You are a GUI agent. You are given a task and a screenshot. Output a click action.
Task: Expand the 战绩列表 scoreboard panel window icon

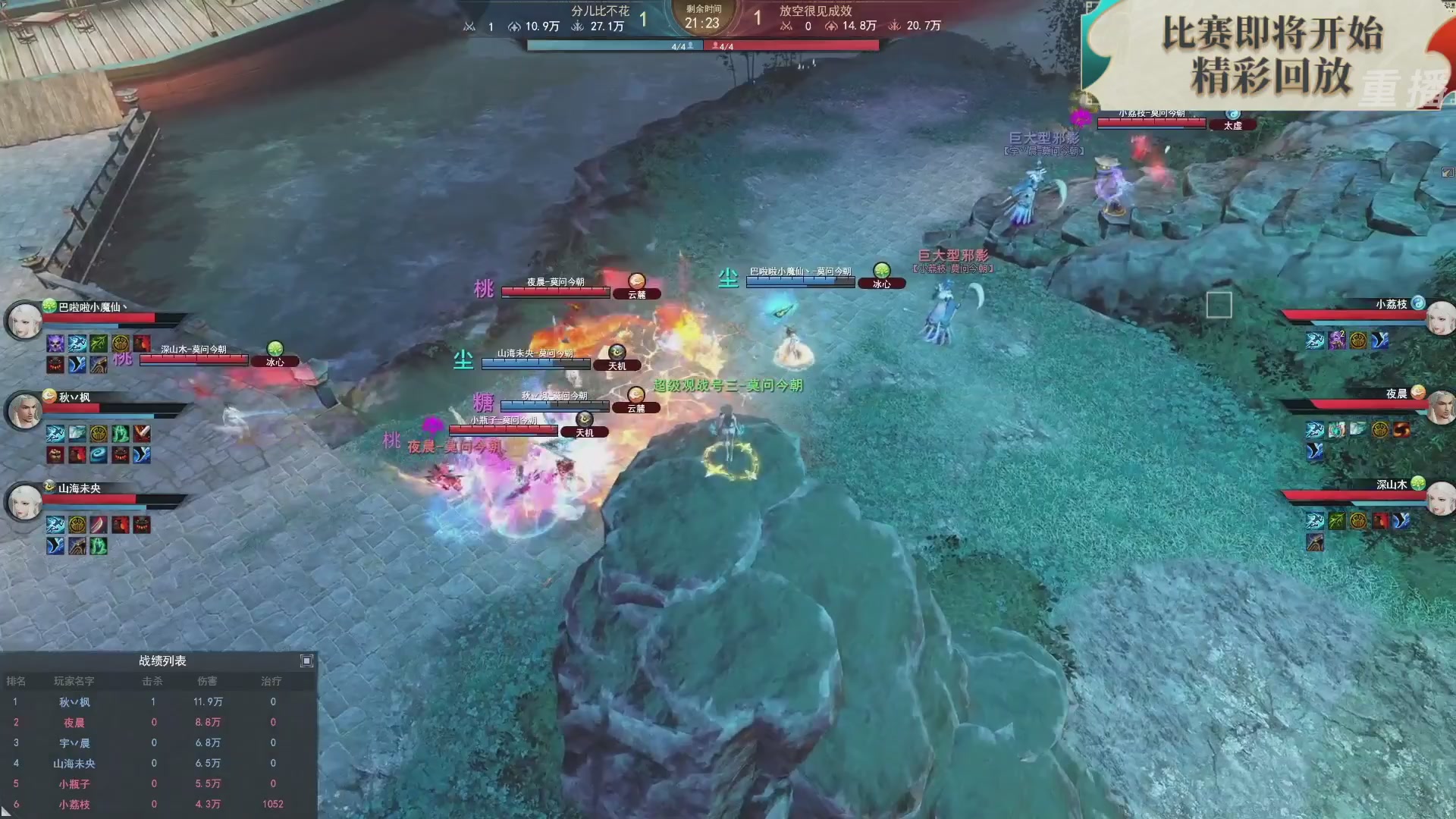(x=308, y=661)
